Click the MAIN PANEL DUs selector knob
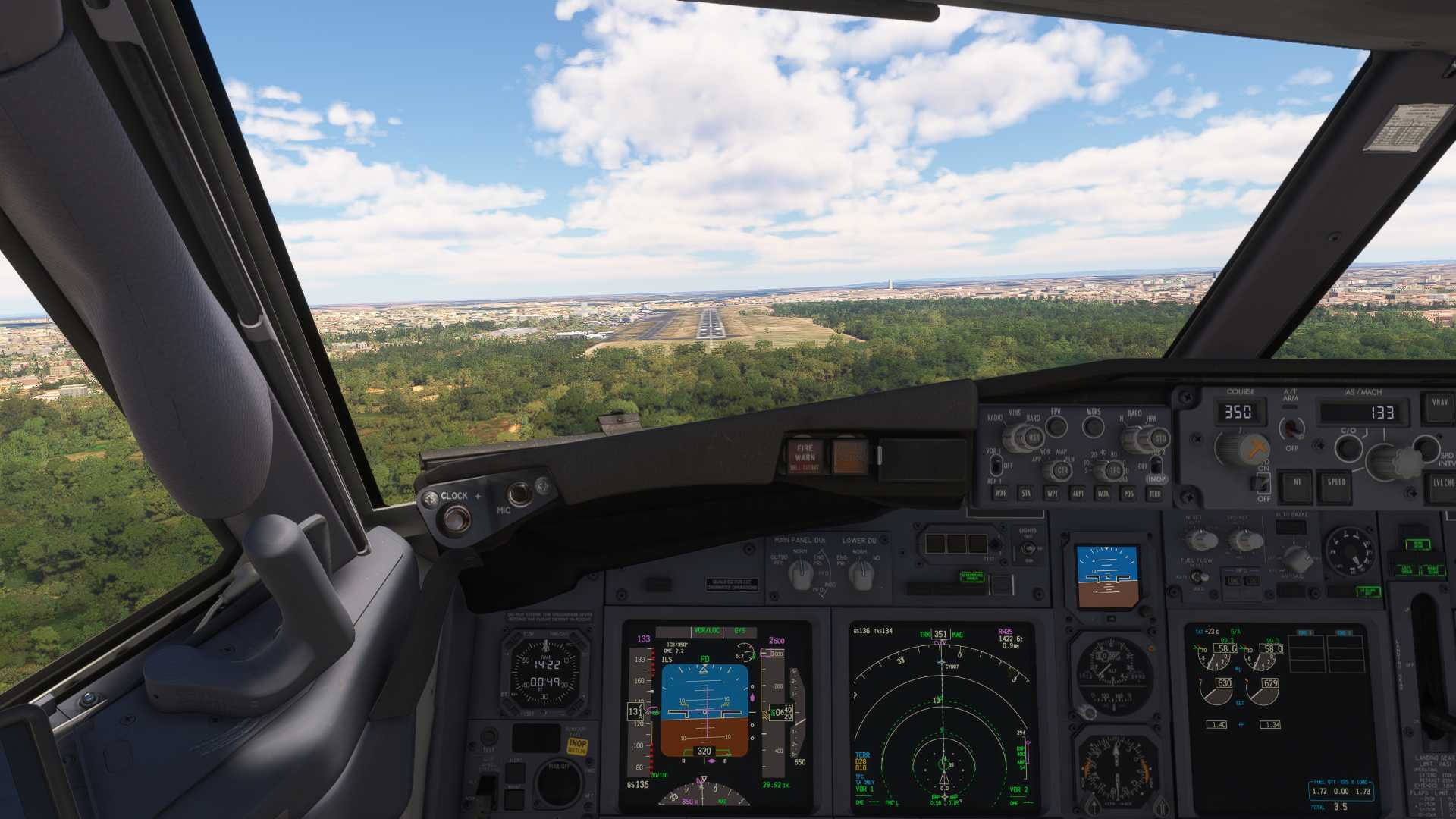1456x819 pixels. click(x=801, y=576)
